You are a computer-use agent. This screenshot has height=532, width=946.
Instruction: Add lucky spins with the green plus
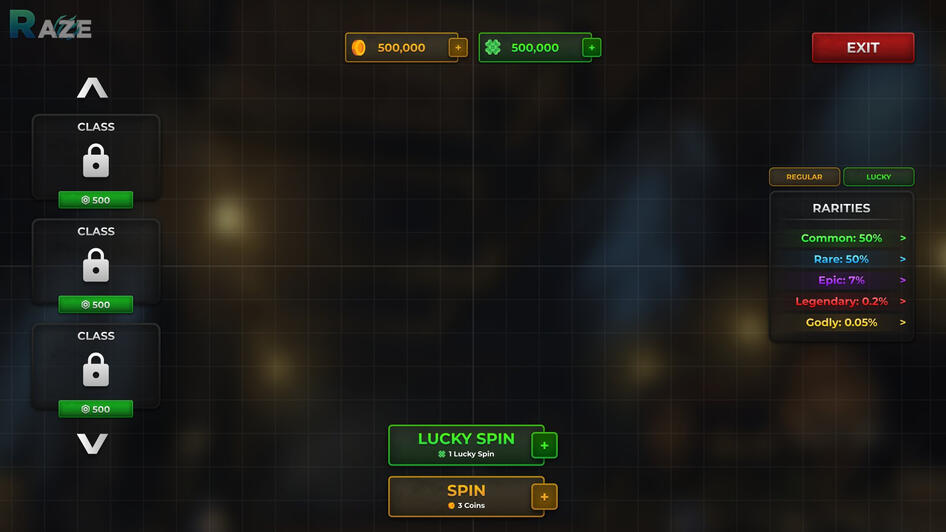(544, 445)
